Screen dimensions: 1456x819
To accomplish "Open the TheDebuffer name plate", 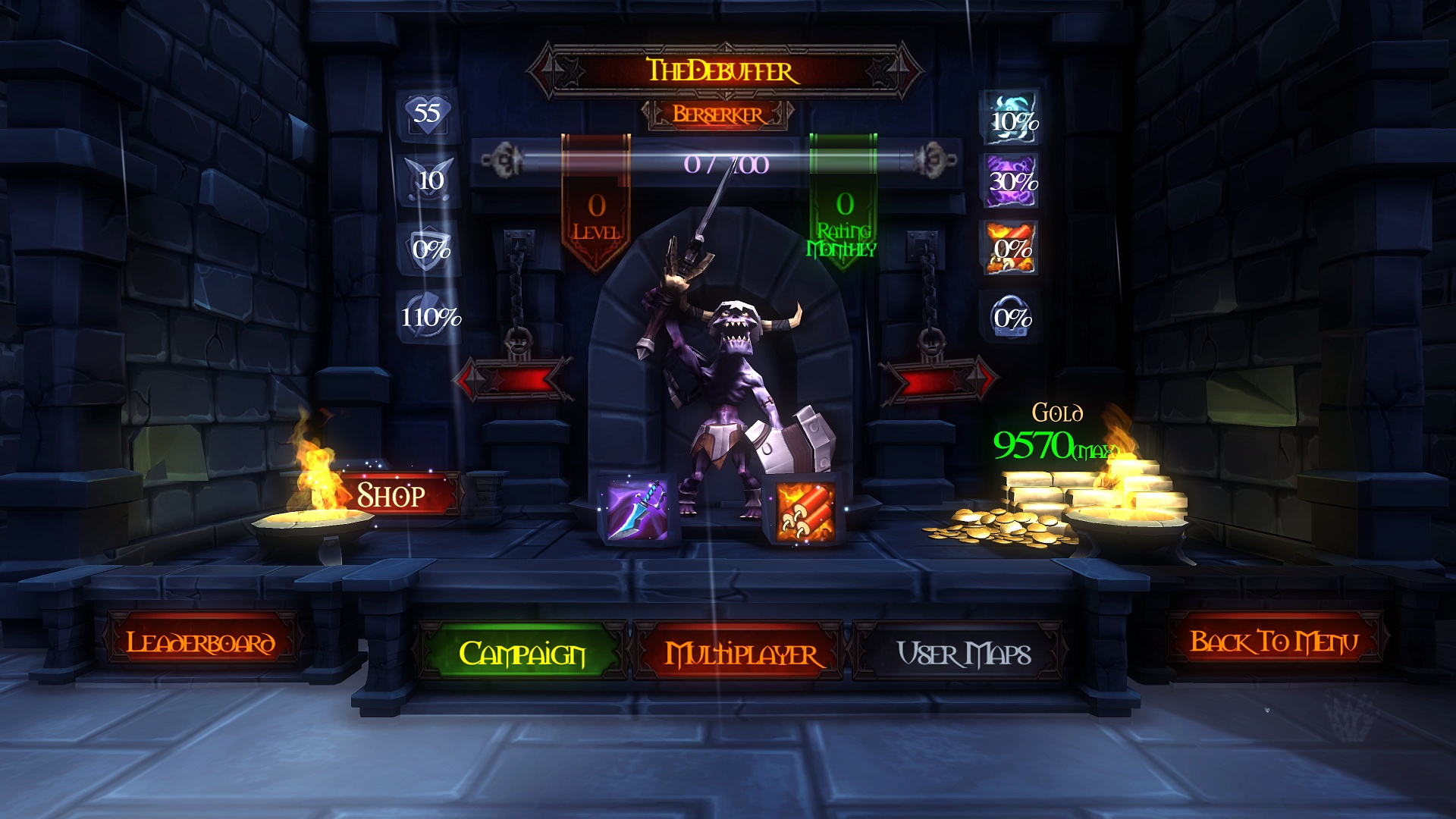I will click(720, 71).
